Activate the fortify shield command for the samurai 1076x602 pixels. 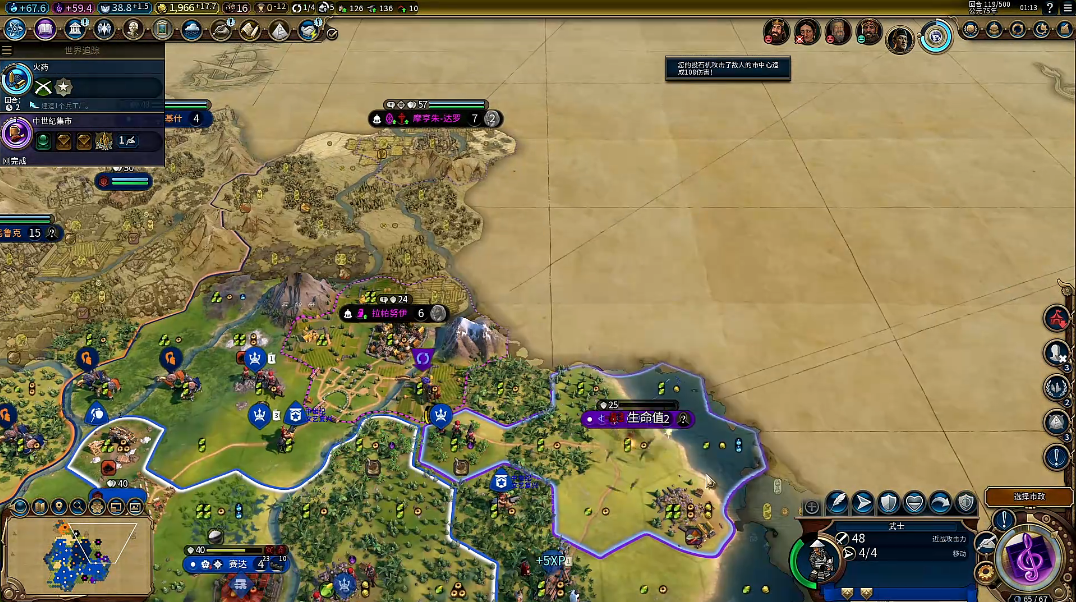(888, 503)
